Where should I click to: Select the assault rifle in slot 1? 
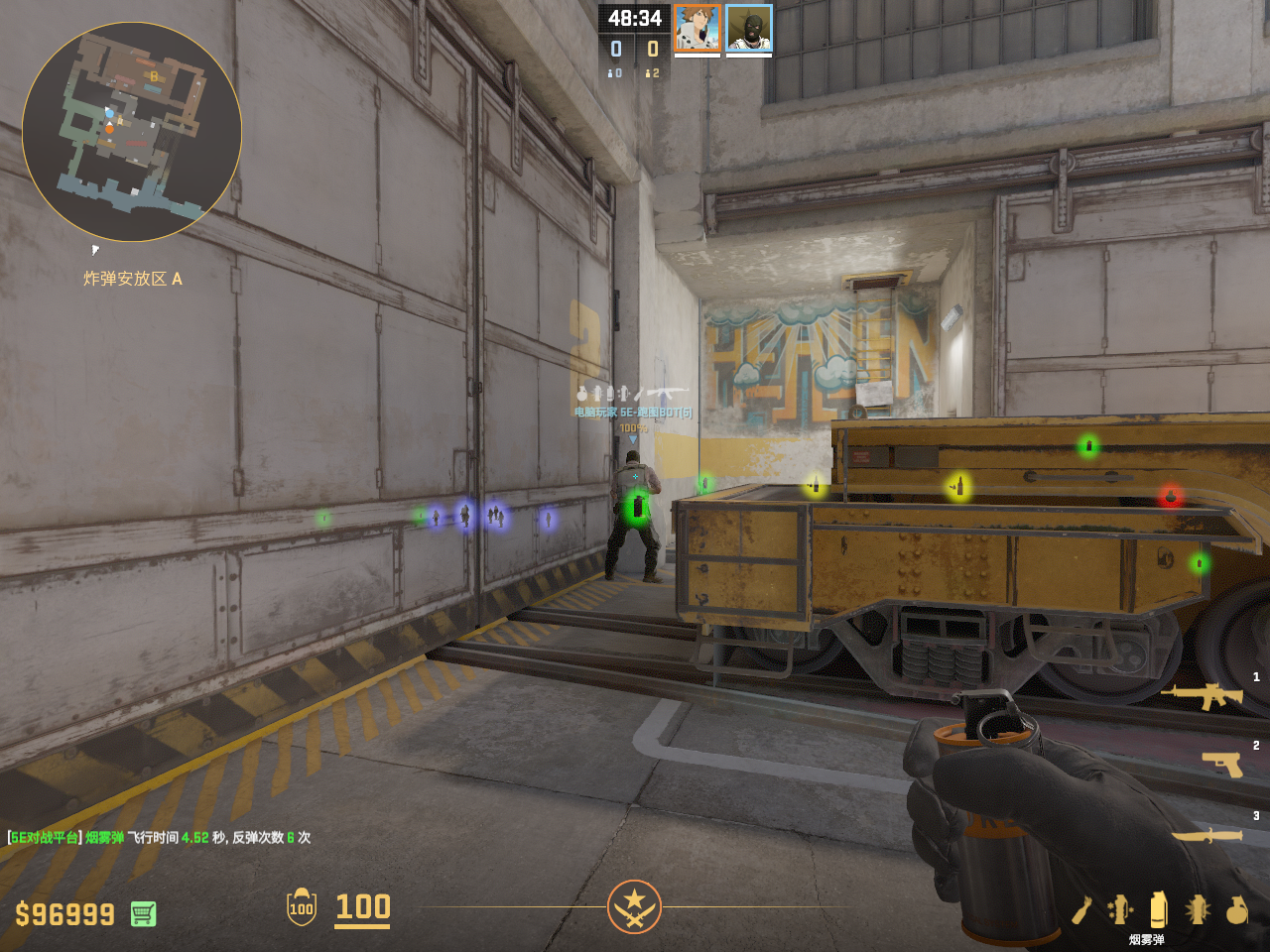(1207, 695)
